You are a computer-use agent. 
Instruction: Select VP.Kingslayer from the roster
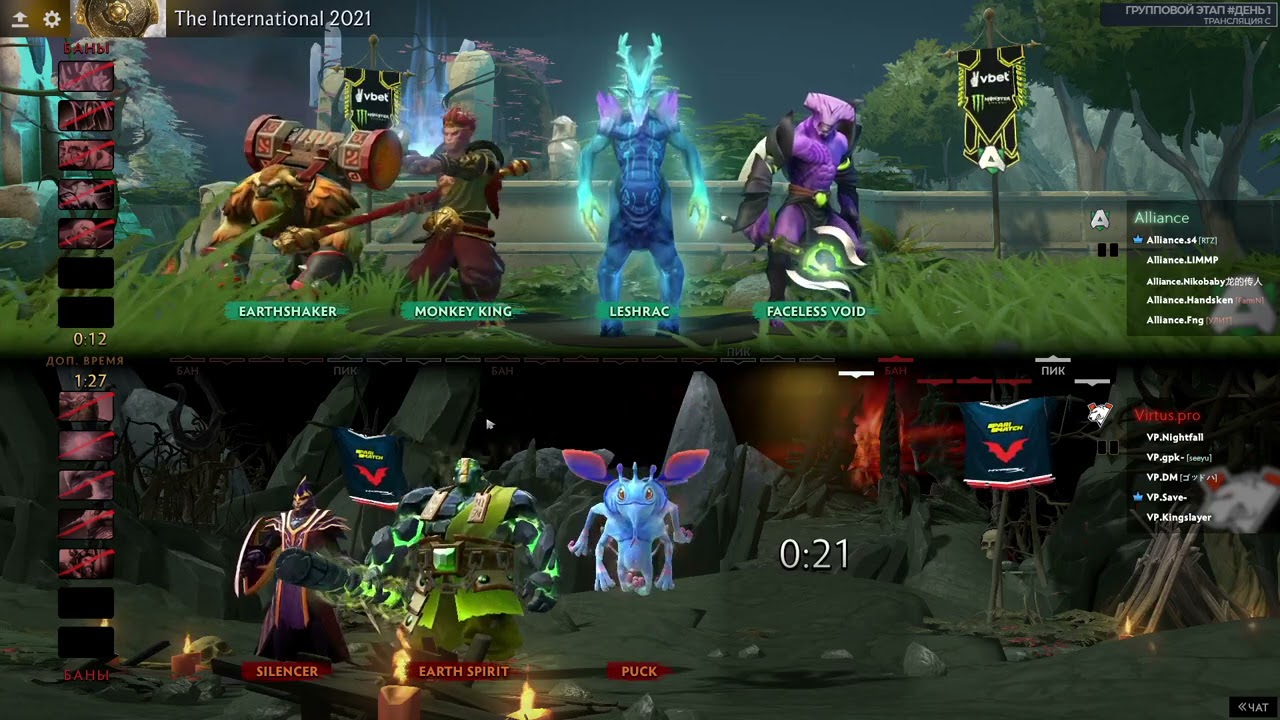[1178, 517]
